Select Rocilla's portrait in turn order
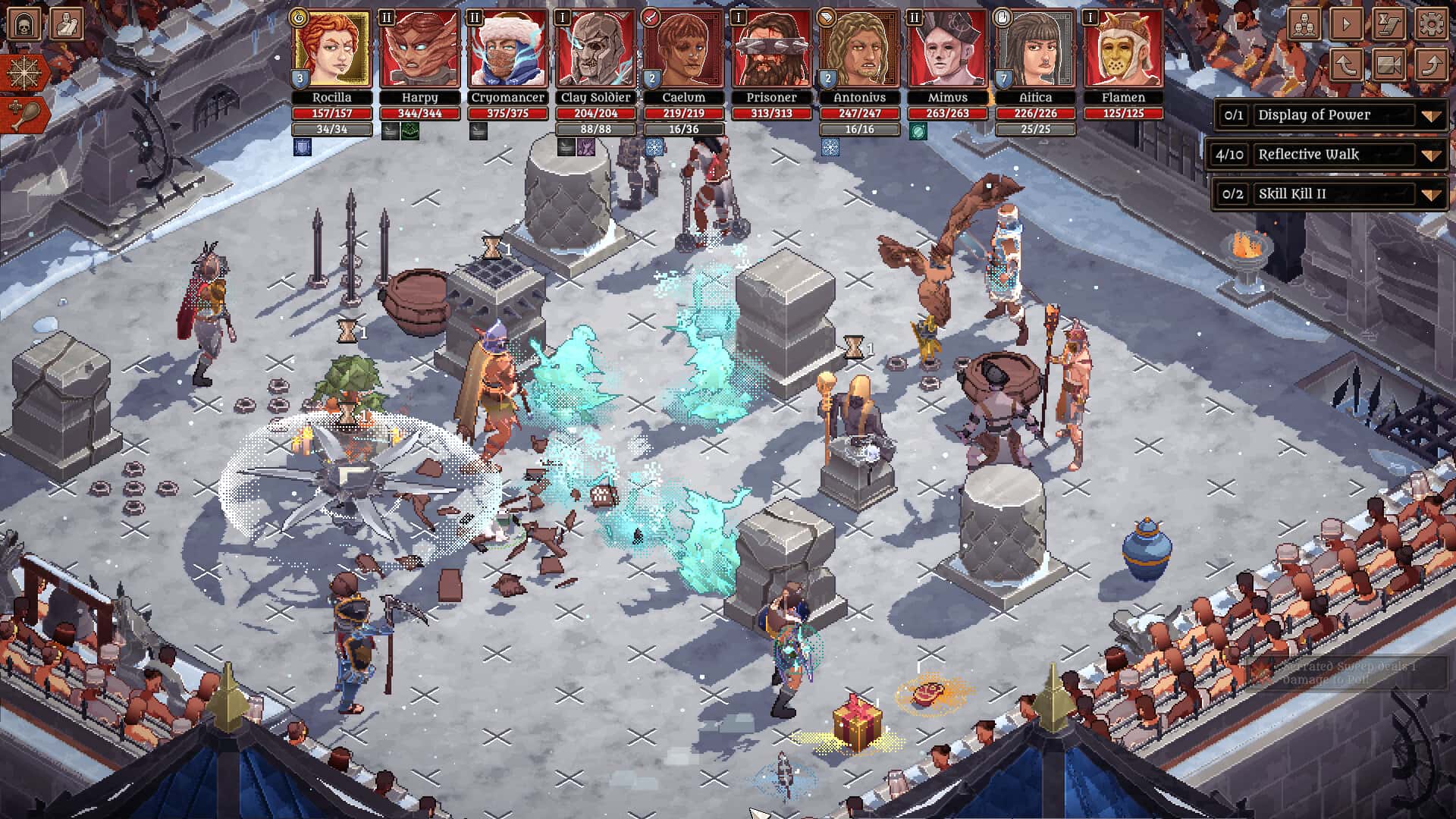This screenshot has width=1456, height=819. pos(331,49)
